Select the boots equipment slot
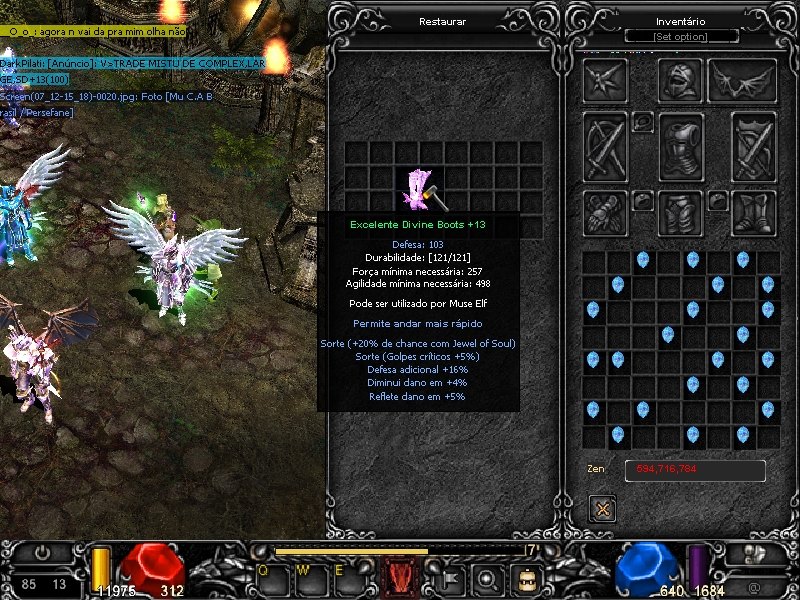The image size is (800, 600). pyautogui.click(x=753, y=213)
